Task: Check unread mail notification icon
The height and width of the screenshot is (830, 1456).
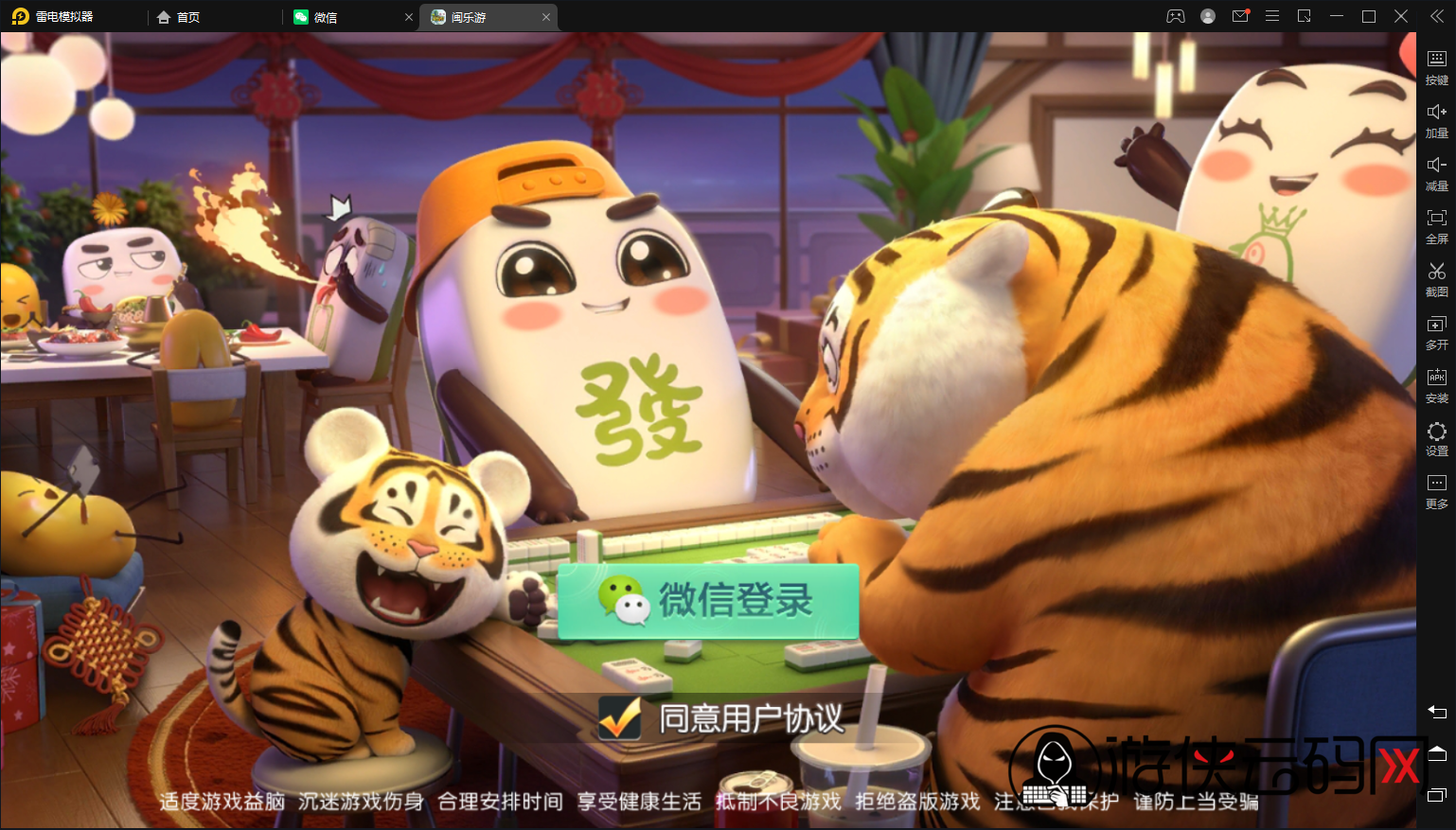Action: pyautogui.click(x=1240, y=15)
